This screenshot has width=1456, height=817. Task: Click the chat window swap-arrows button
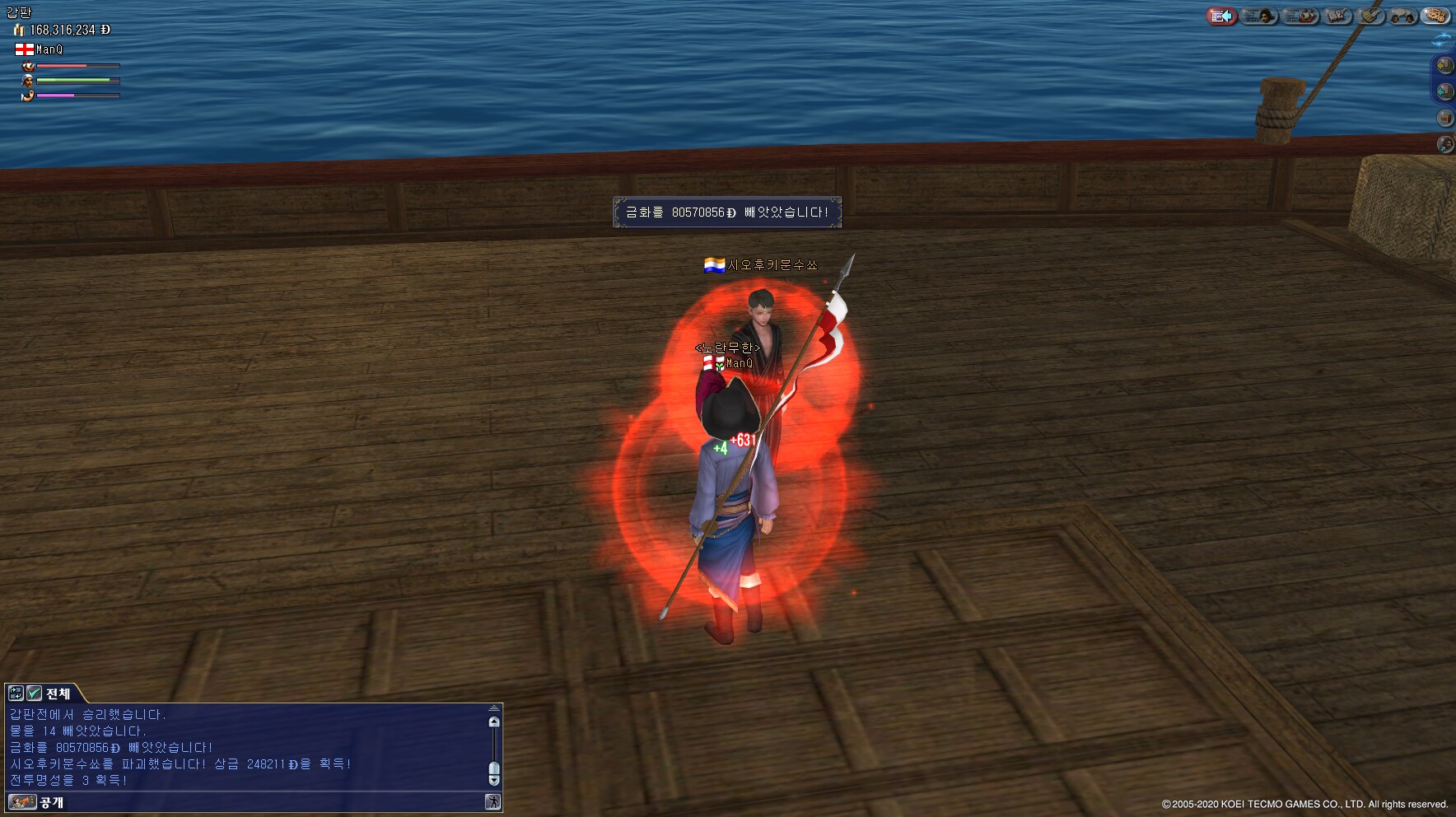(16, 693)
